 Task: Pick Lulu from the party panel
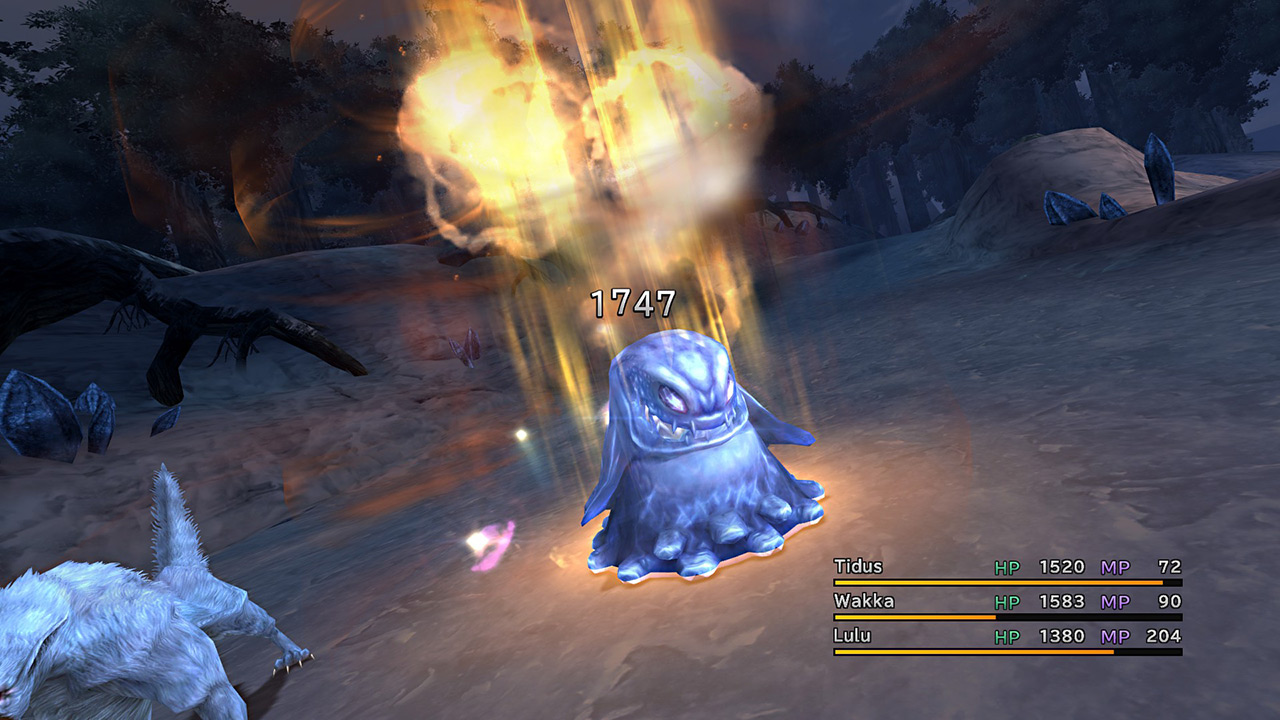(852, 636)
